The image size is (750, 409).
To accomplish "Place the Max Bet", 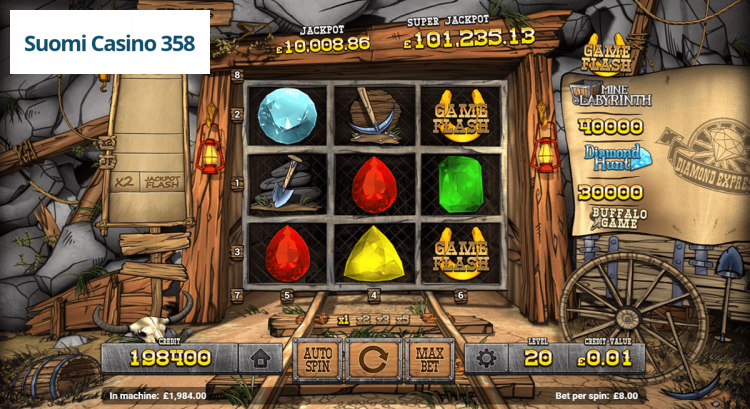I will pos(430,358).
